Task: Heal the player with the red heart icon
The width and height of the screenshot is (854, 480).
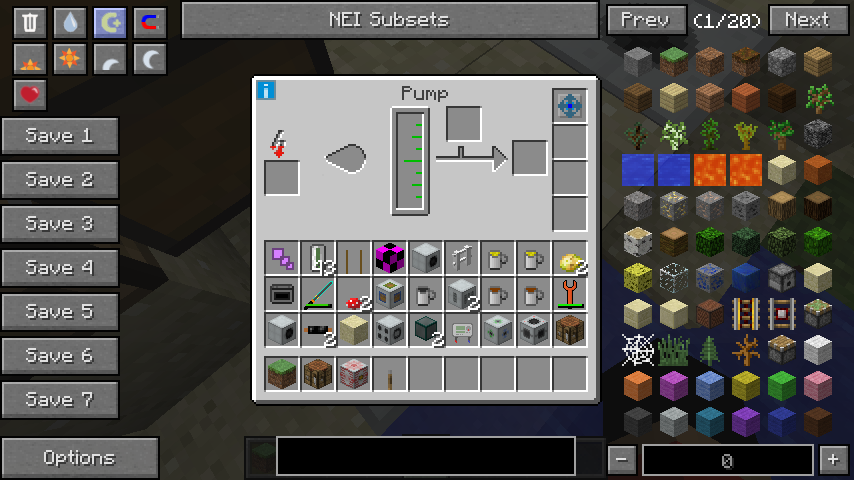Action: 30,95
